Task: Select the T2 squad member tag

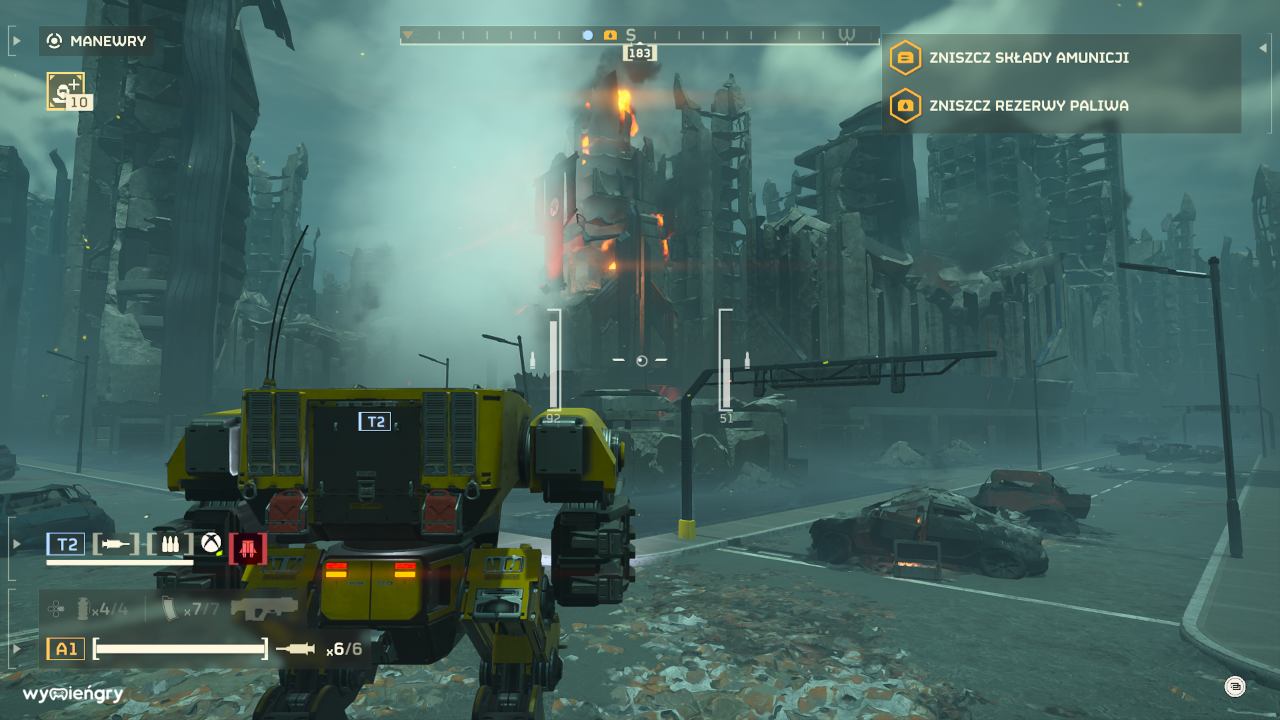Action: tap(66, 544)
